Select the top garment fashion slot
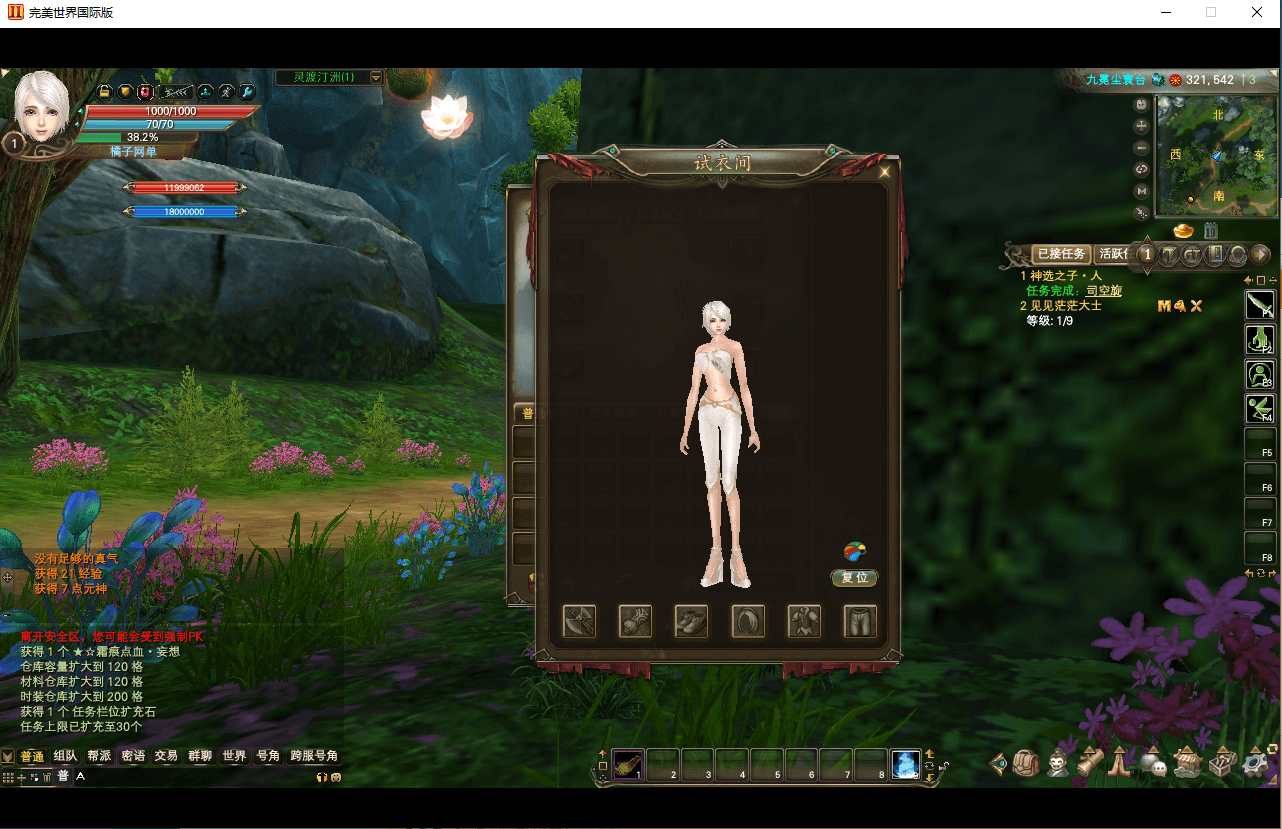The height and width of the screenshot is (829, 1282). click(x=804, y=621)
